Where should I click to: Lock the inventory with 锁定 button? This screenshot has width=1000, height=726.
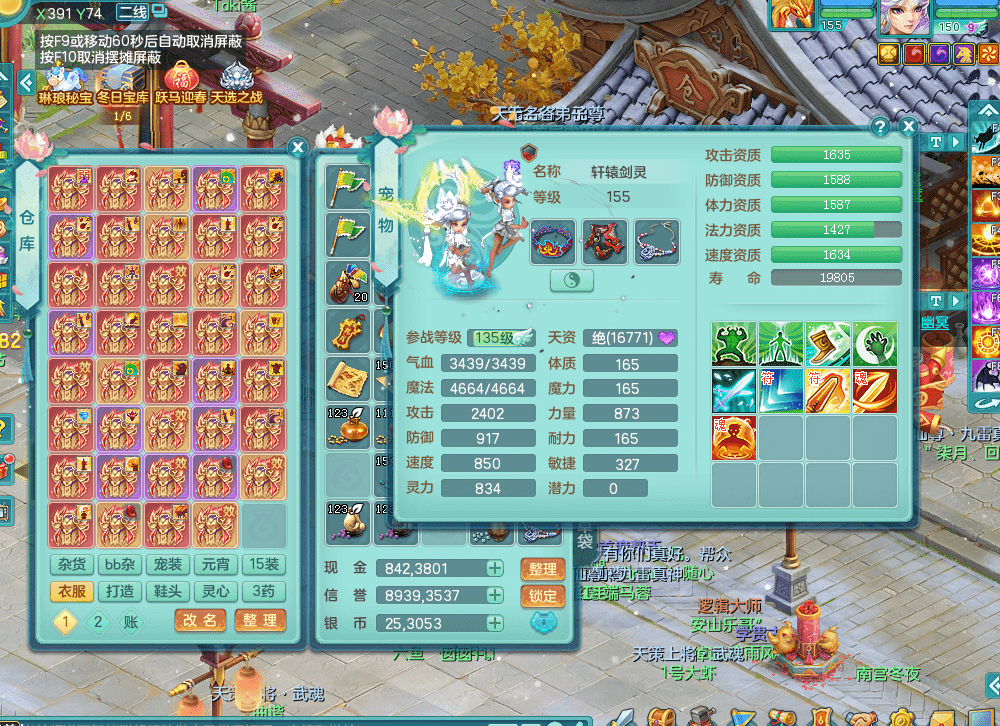click(x=542, y=596)
